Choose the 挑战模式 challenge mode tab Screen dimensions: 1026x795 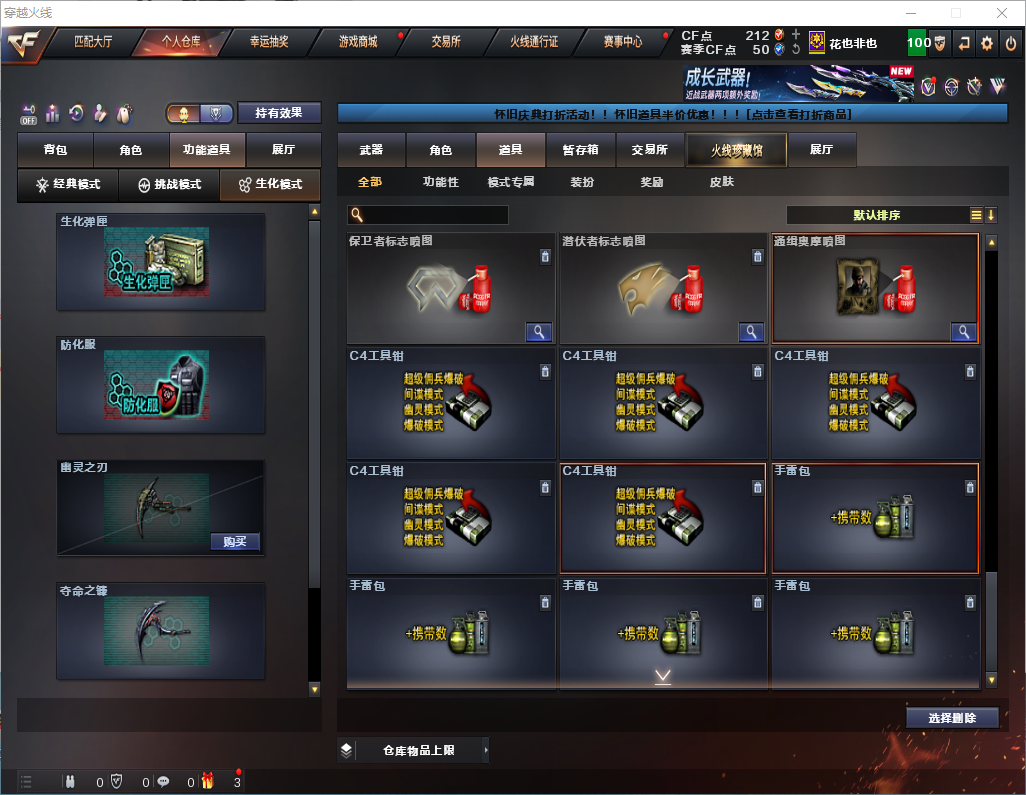click(x=169, y=185)
